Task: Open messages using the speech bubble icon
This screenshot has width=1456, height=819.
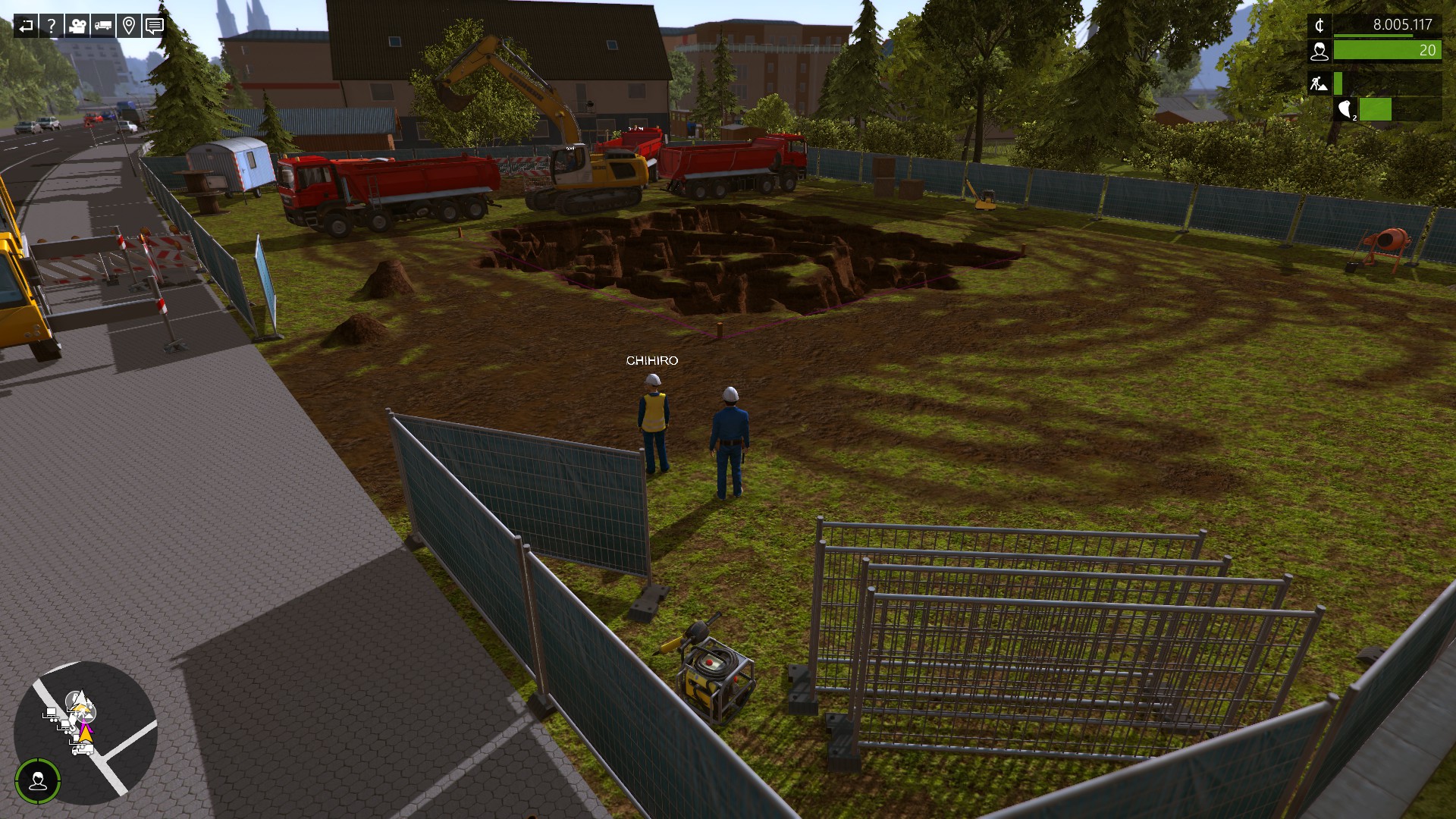Action: pos(154,26)
